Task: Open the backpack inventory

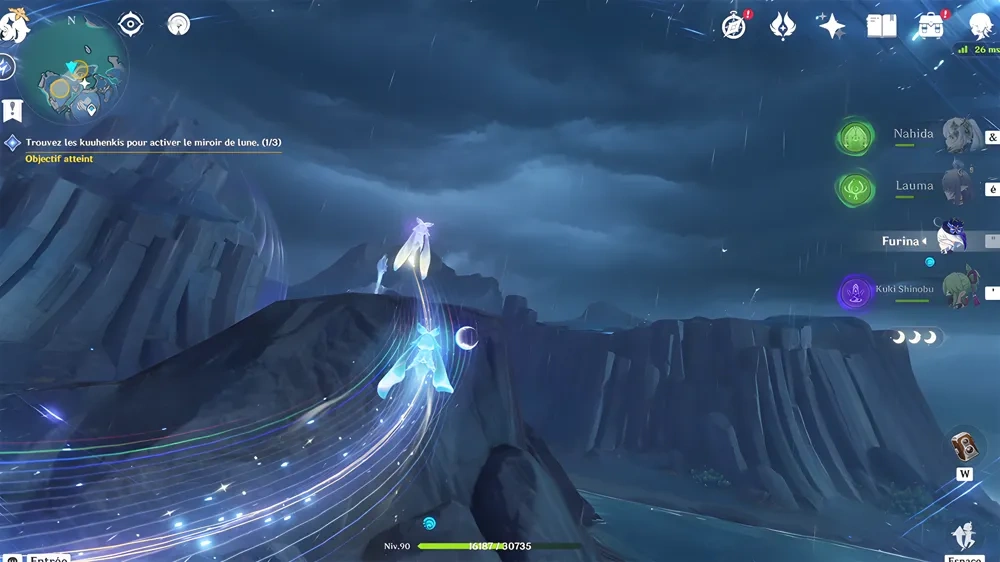Action: point(930,27)
